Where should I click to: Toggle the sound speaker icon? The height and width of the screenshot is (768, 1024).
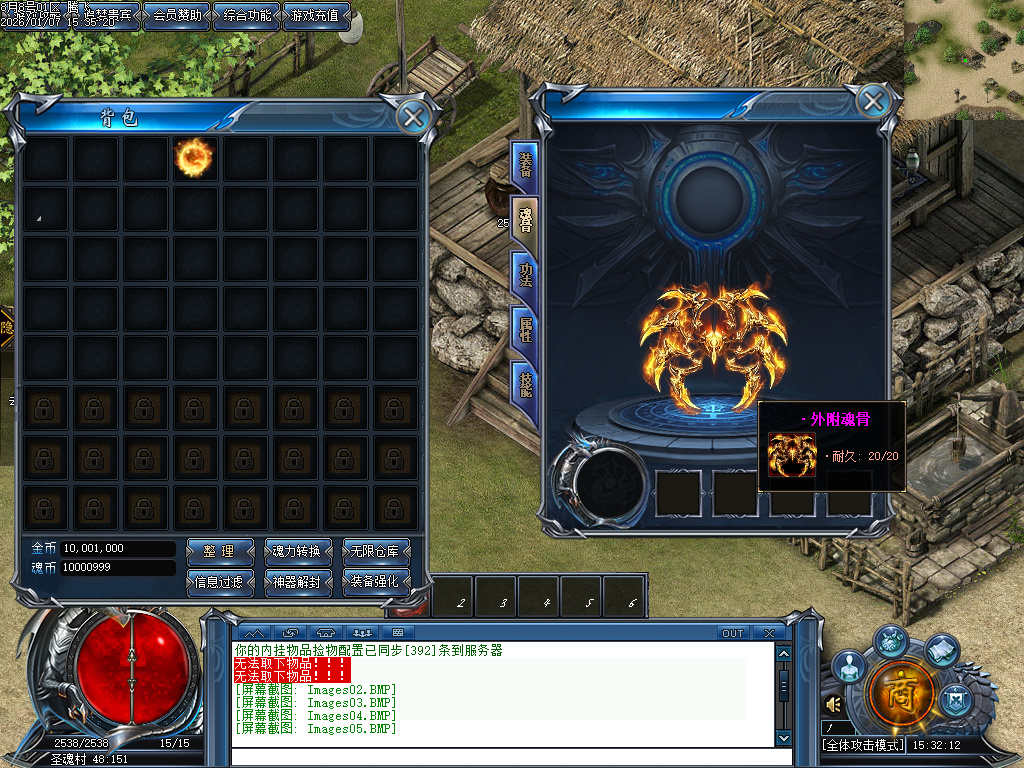coord(833,705)
